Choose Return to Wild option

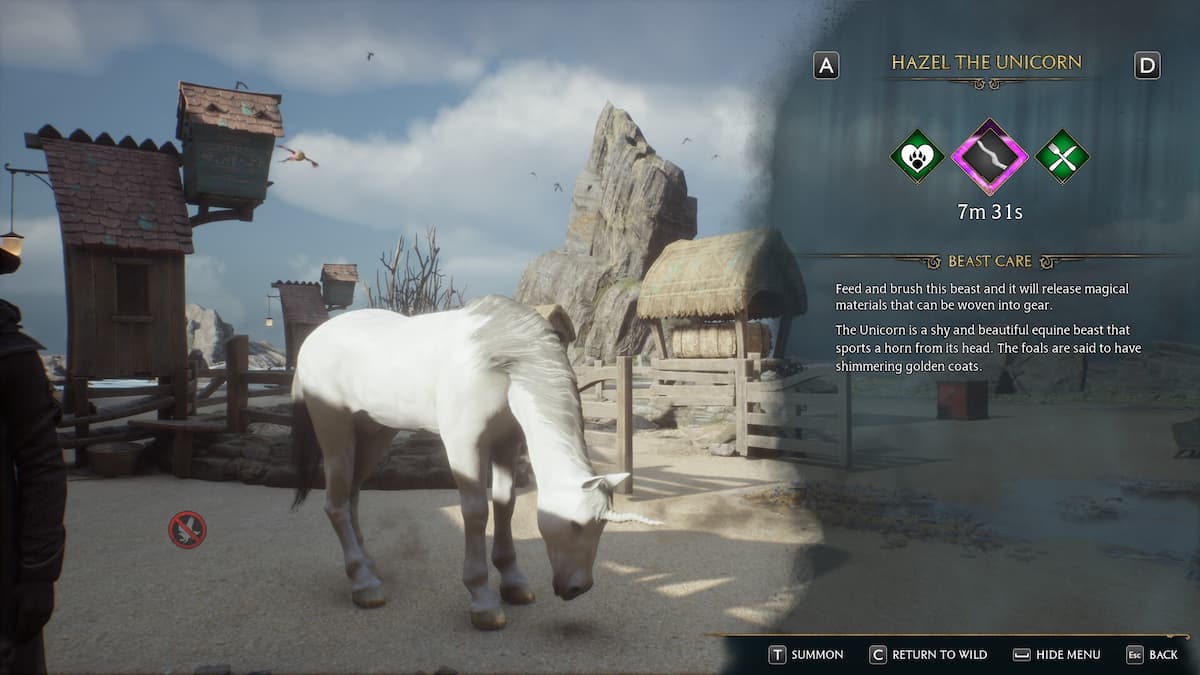(x=928, y=654)
